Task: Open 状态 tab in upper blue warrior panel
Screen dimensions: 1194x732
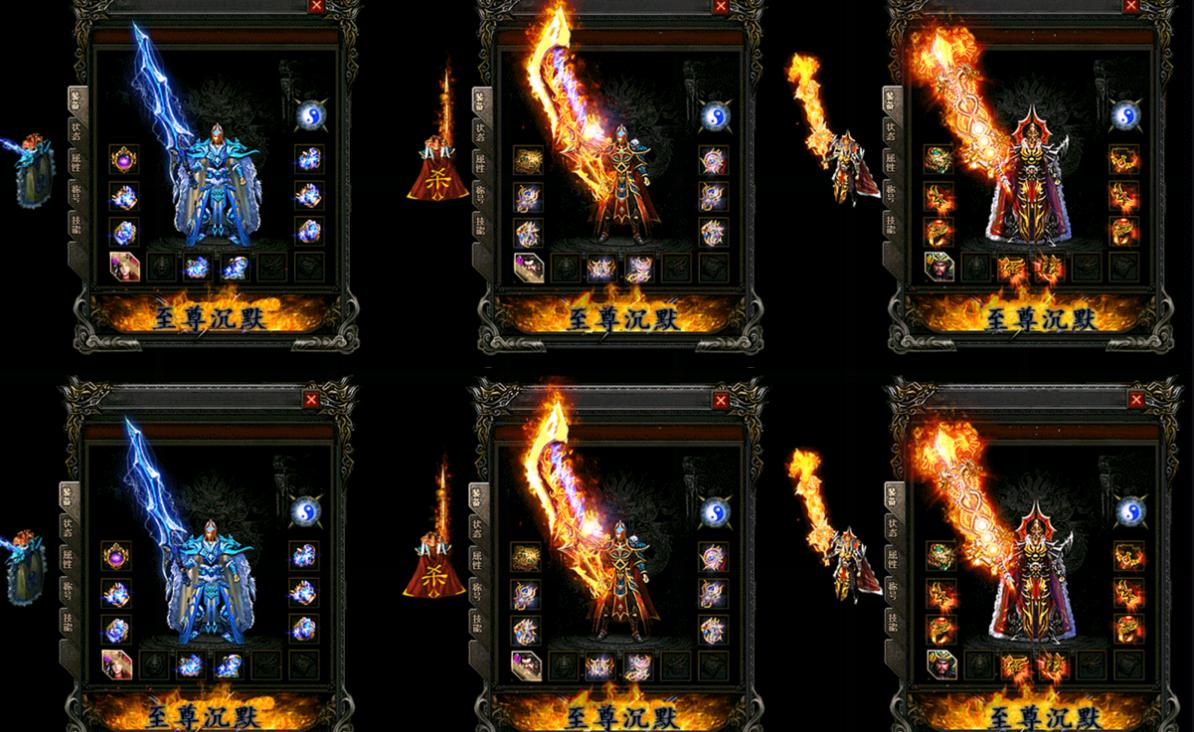Action: tap(75, 129)
